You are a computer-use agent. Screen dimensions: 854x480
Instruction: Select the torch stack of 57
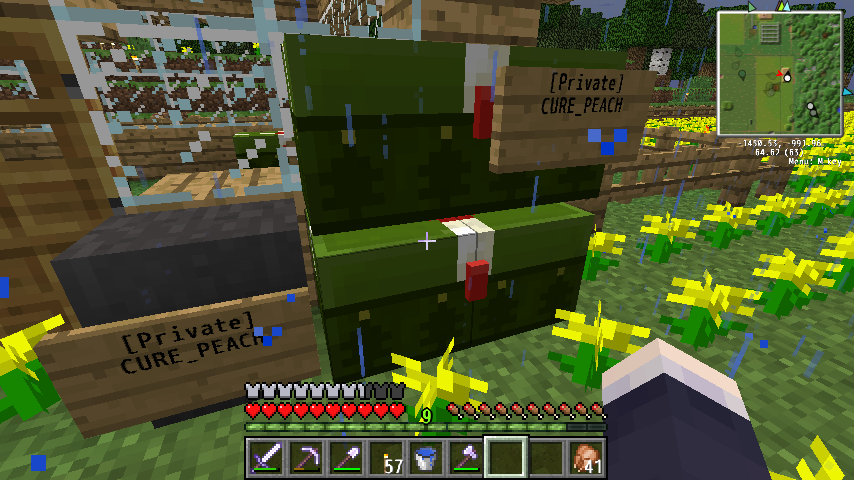tap(385, 458)
